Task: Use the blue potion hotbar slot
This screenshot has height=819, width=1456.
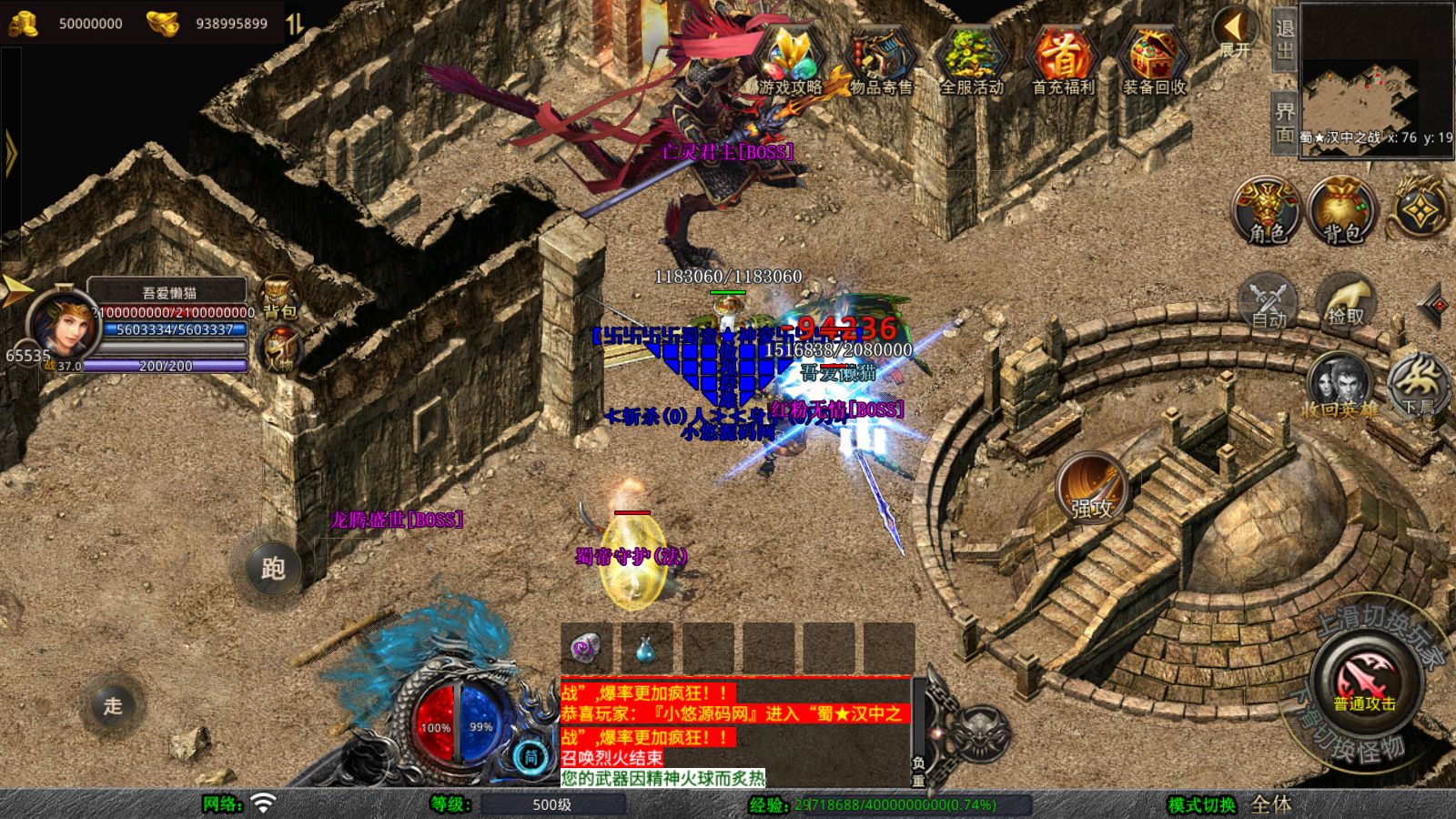Action: tap(646, 648)
